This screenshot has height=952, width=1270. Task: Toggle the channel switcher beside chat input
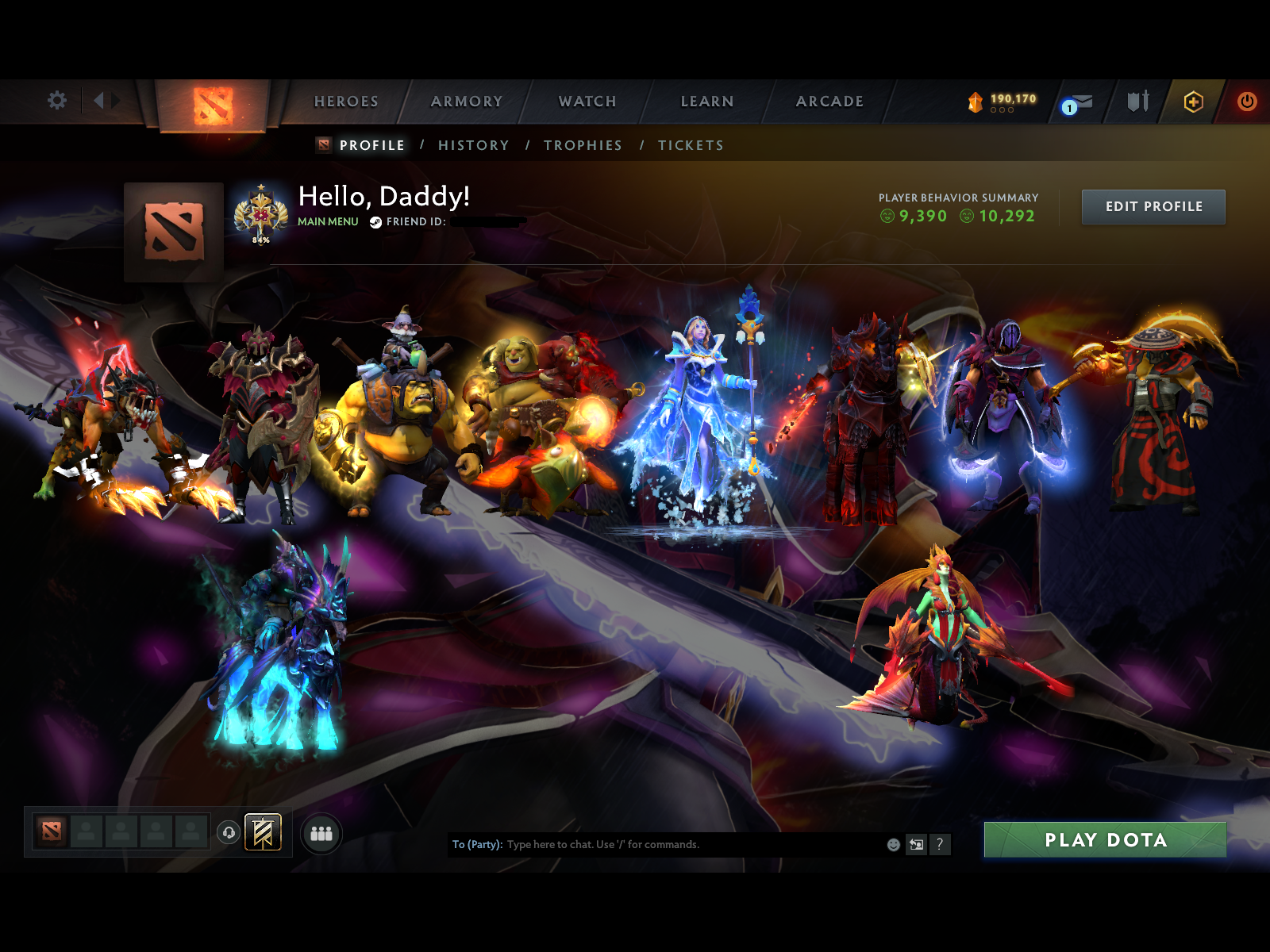click(x=916, y=845)
